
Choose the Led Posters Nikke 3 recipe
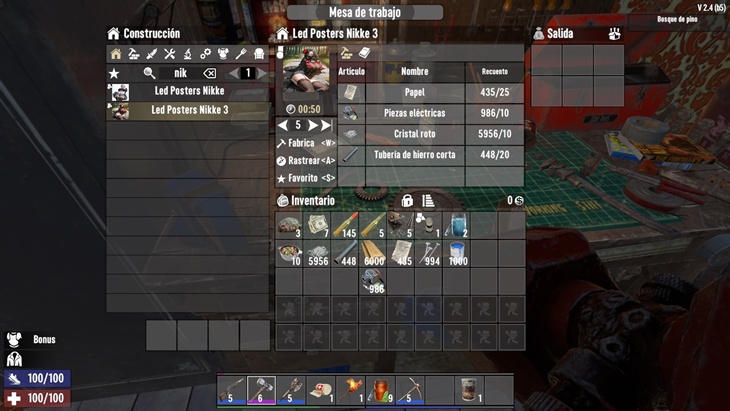pos(188,111)
